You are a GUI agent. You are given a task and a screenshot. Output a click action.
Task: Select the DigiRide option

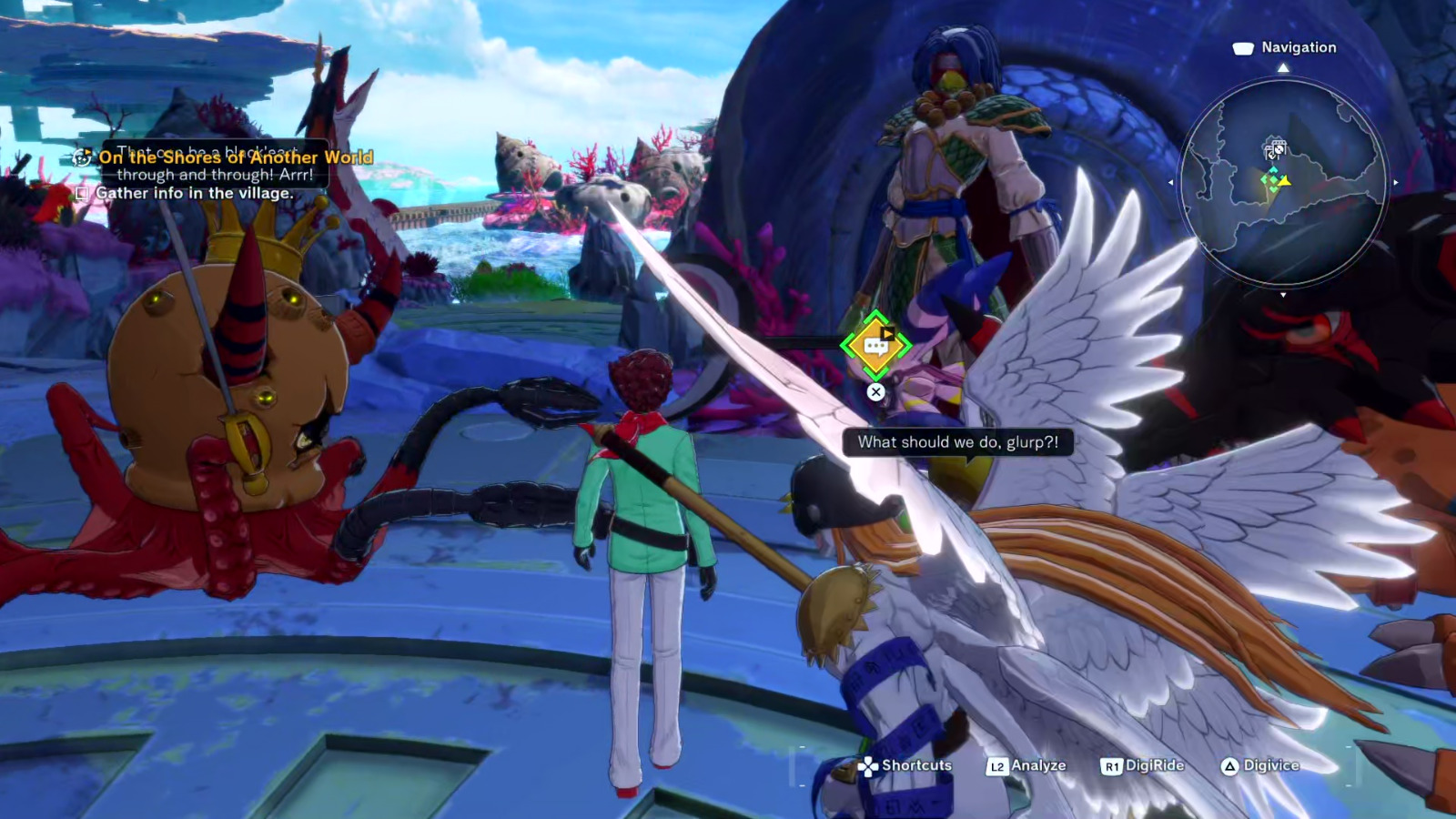click(1143, 765)
